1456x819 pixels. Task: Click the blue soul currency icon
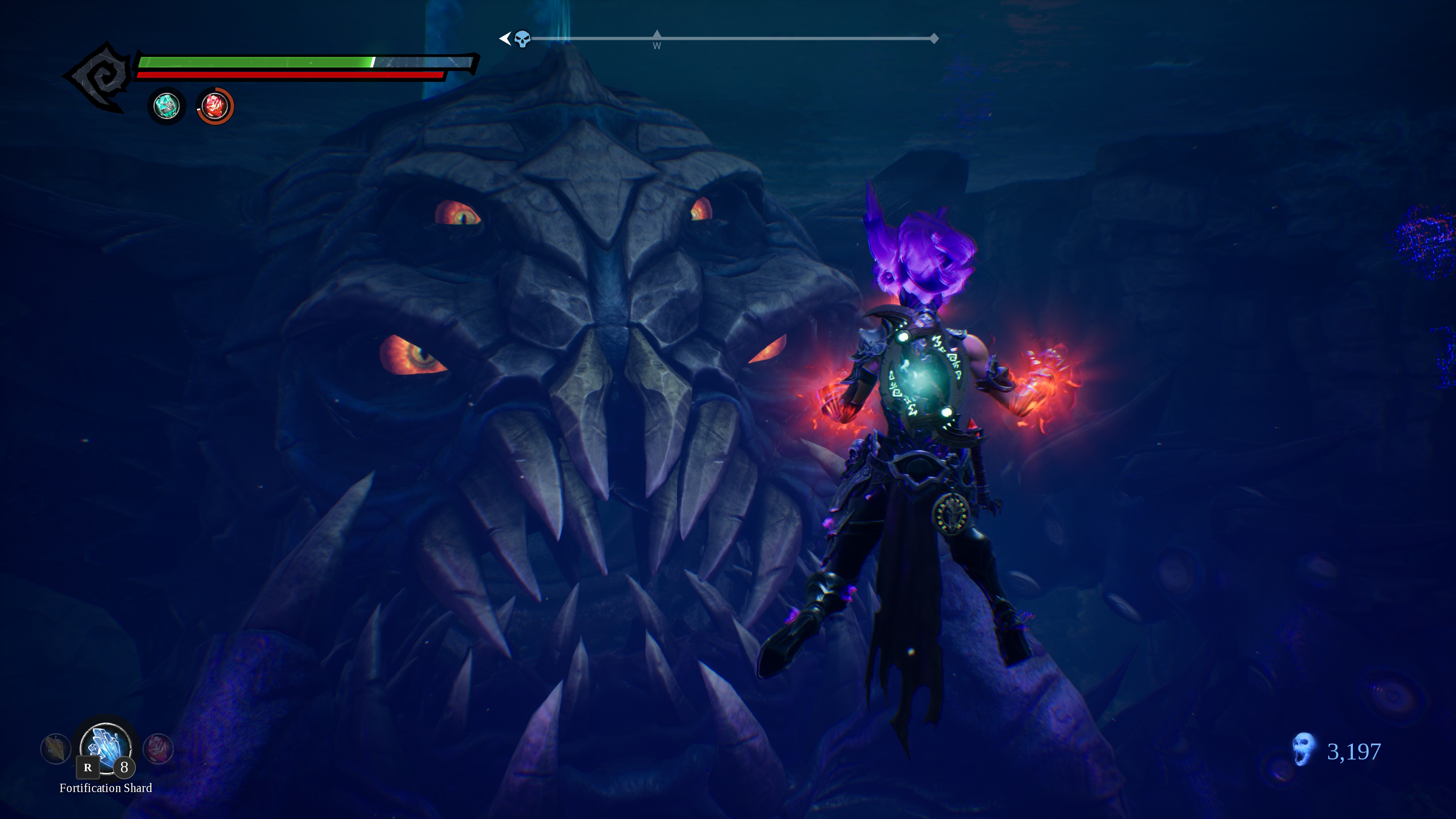point(1304,750)
